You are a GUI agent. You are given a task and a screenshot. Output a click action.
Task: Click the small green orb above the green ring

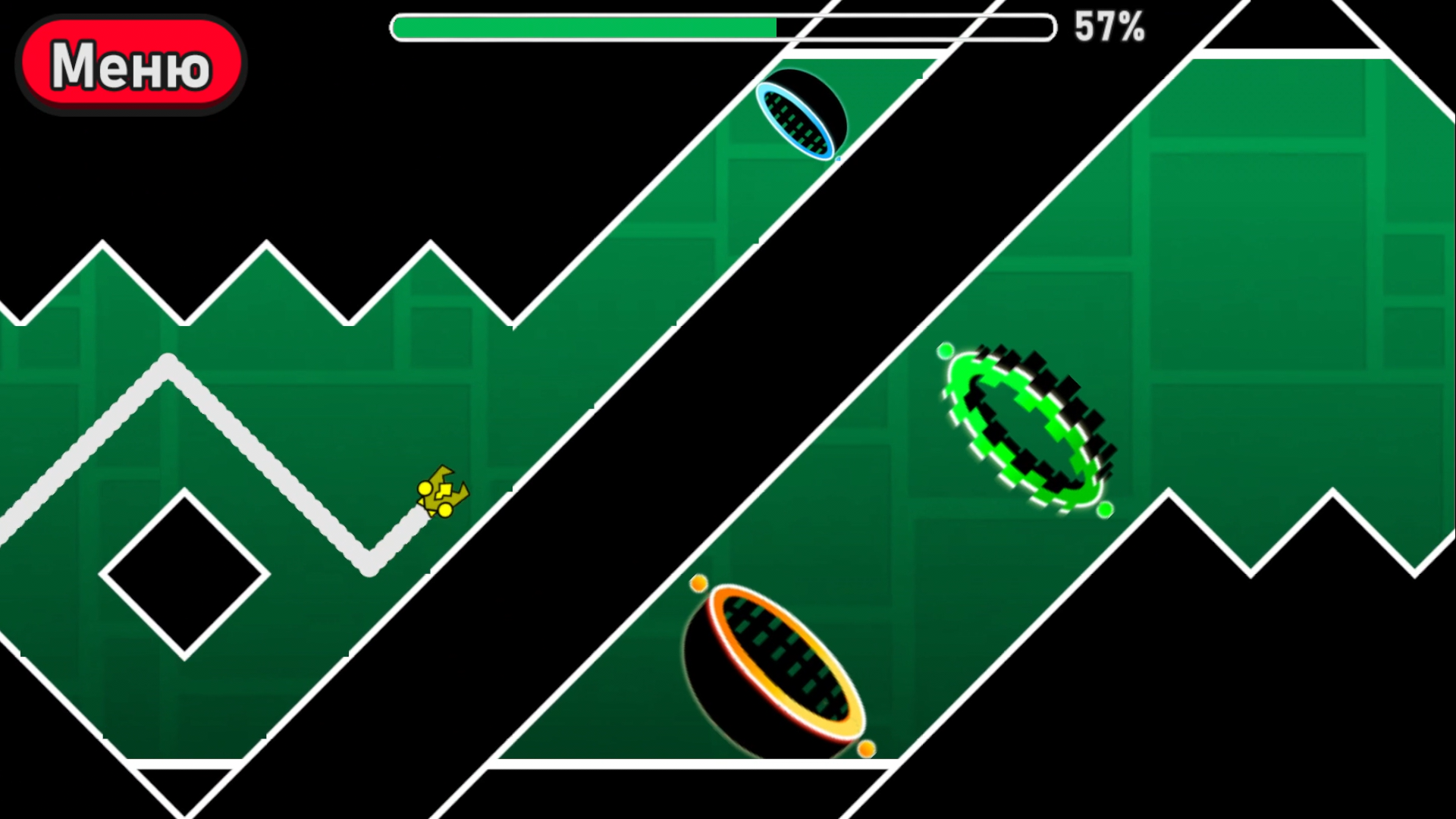click(945, 350)
